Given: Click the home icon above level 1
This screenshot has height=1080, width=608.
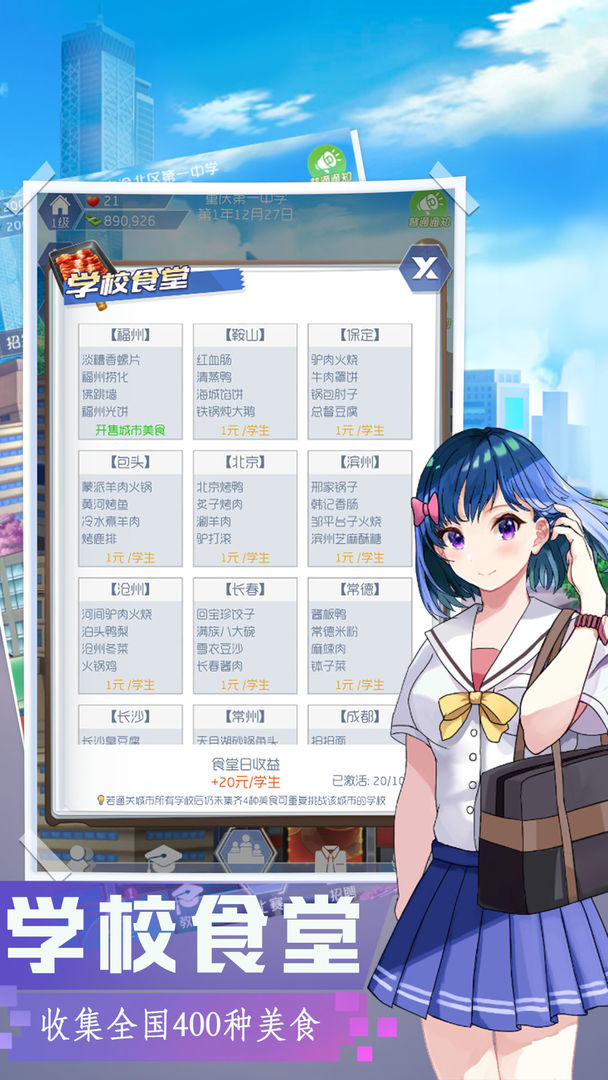Looking at the screenshot, I should 59,205.
